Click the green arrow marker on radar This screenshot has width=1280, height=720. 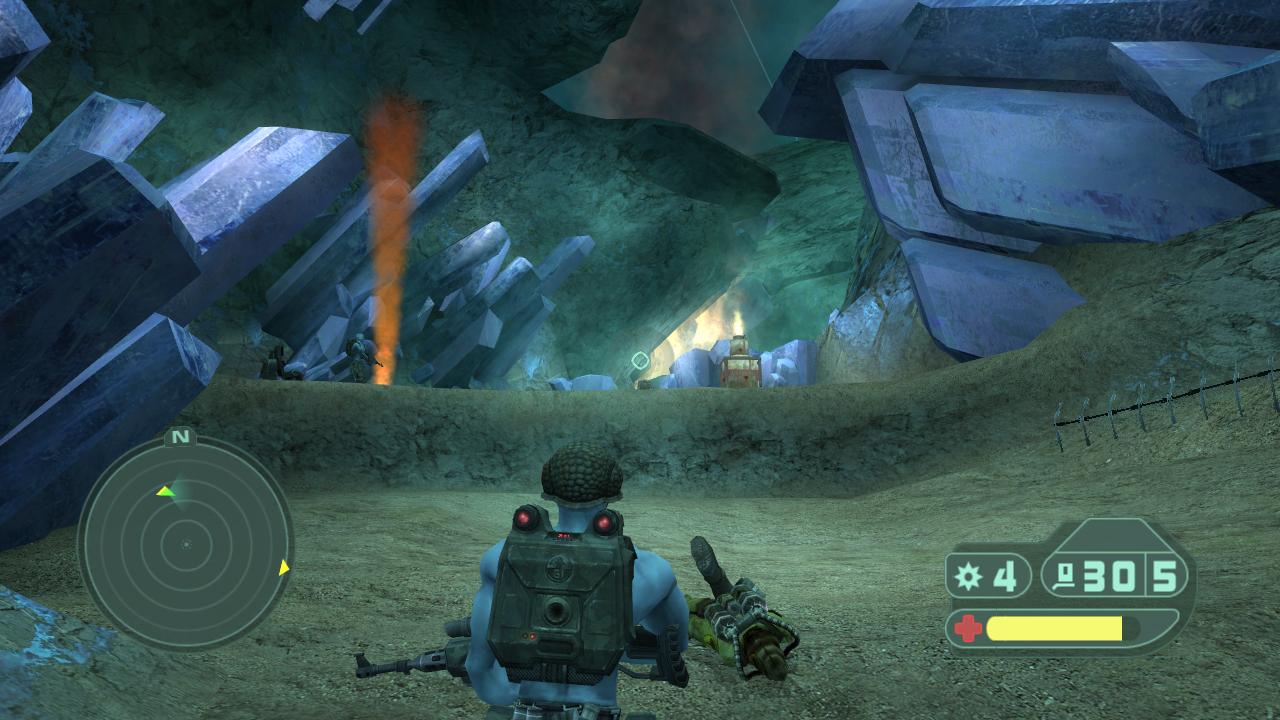165,491
